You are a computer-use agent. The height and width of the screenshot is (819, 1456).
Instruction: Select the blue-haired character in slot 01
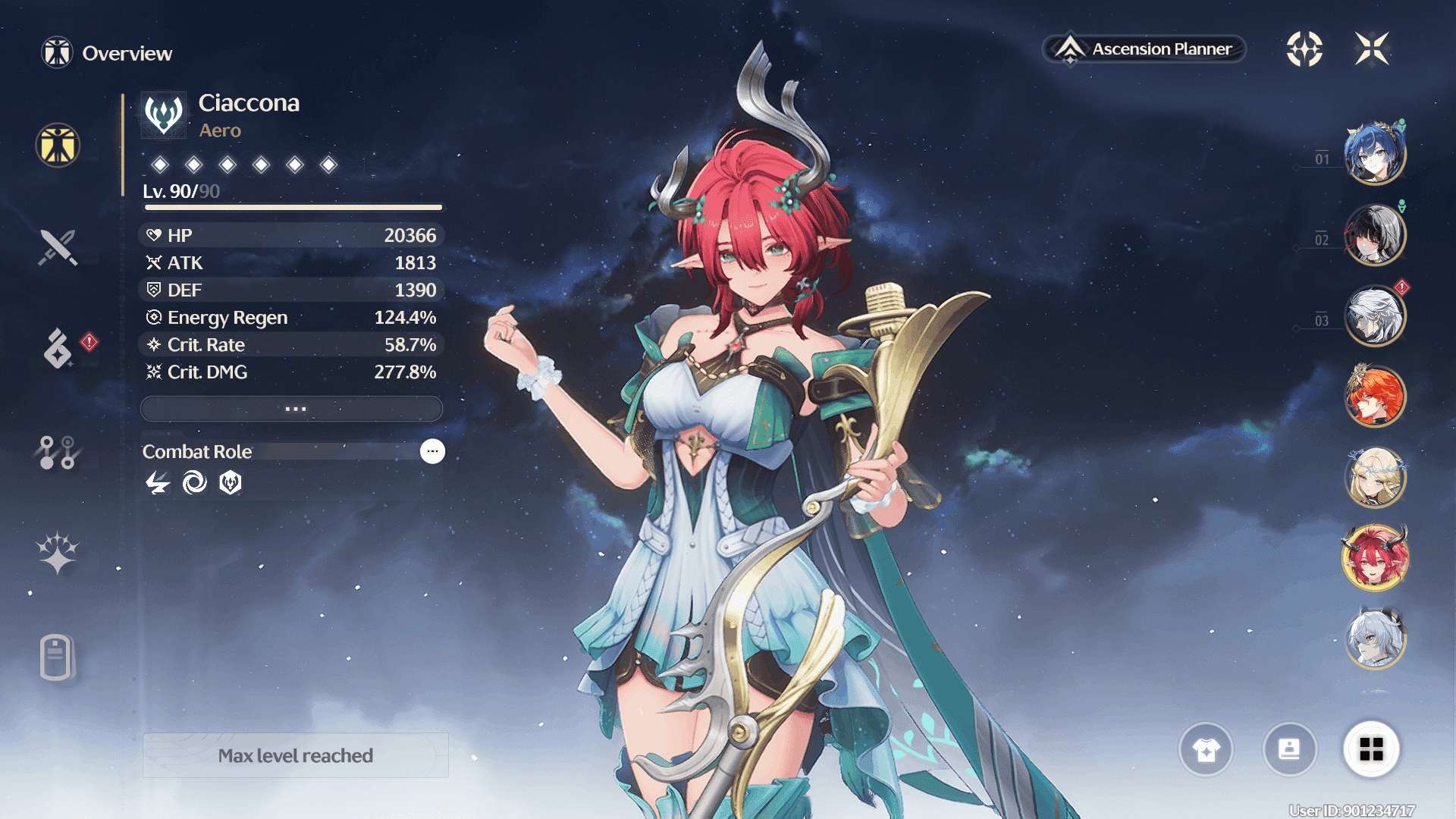(1375, 154)
